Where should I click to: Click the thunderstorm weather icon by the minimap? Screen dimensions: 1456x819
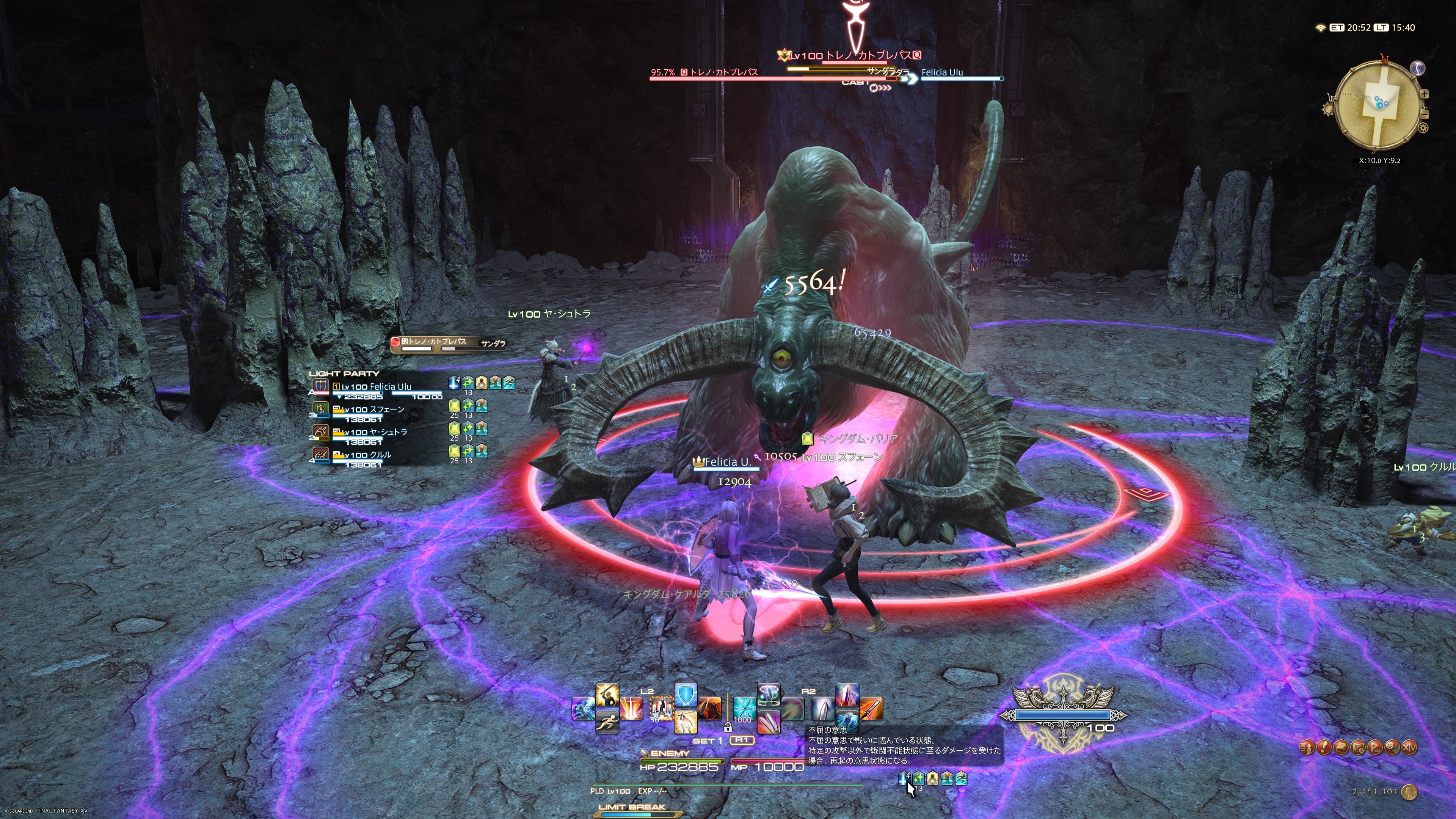pos(1418,68)
